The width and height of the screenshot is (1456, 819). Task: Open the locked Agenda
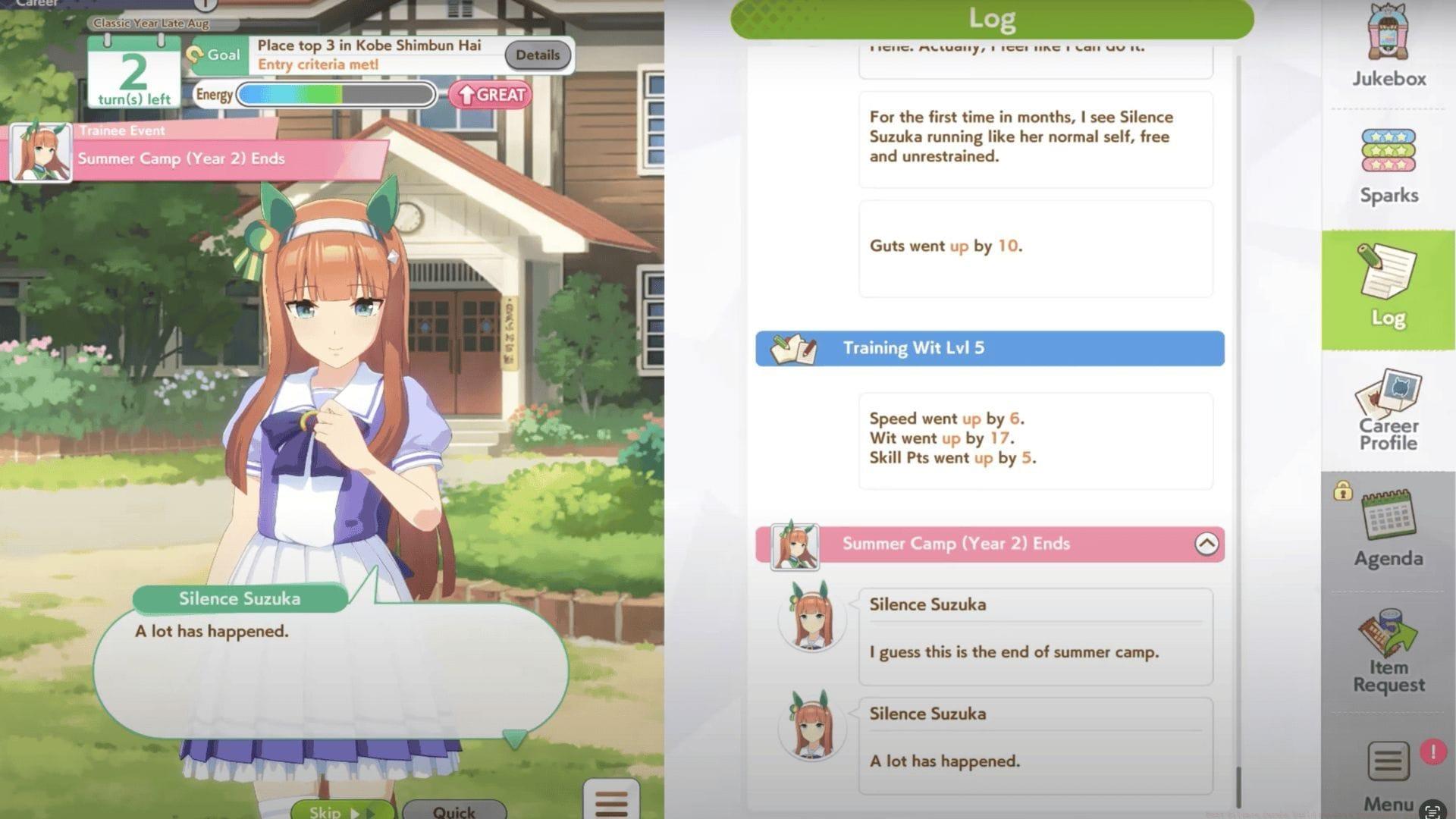(x=1388, y=529)
